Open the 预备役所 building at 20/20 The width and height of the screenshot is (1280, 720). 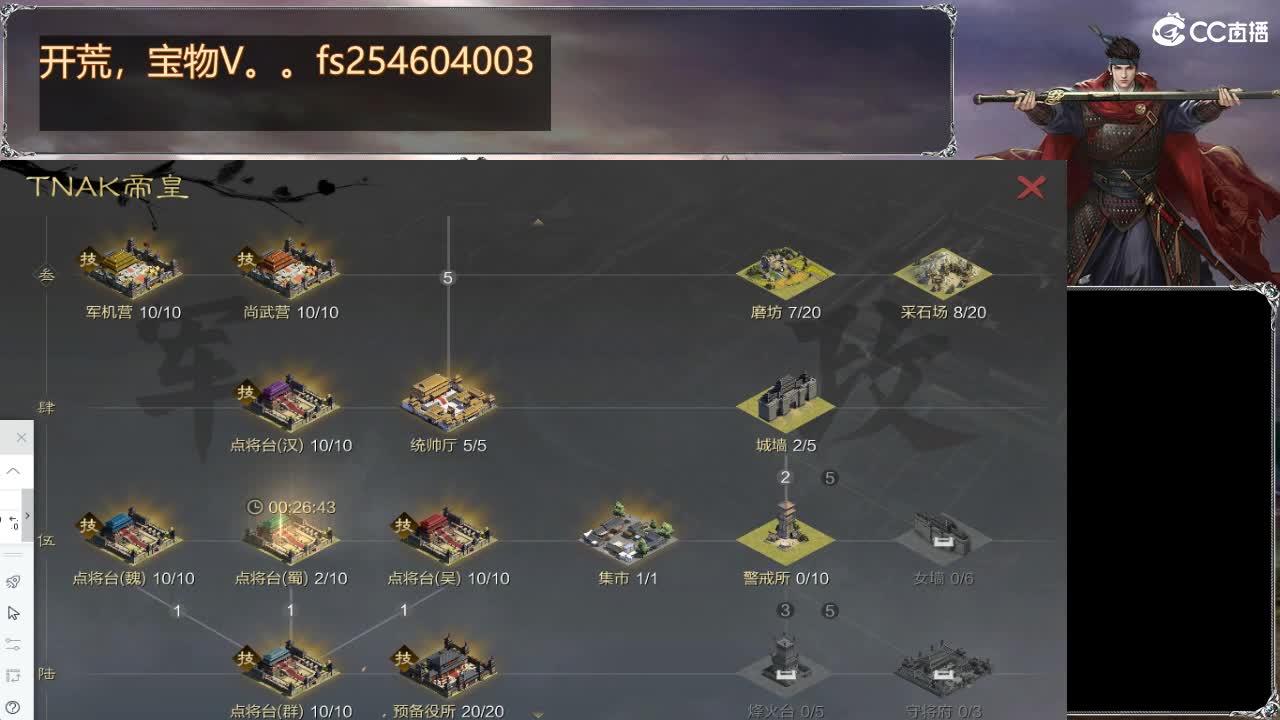pyautogui.click(x=449, y=666)
